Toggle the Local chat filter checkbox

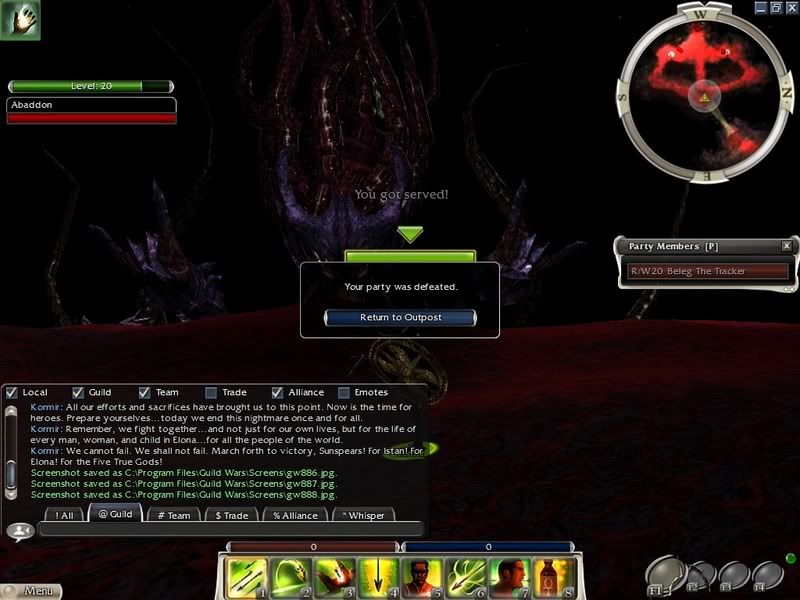12,392
